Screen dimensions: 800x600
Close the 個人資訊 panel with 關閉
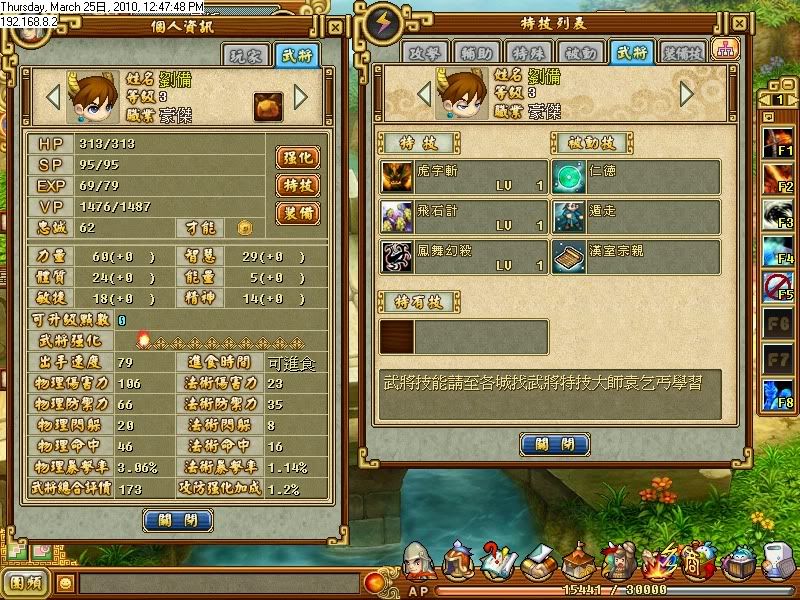(178, 520)
